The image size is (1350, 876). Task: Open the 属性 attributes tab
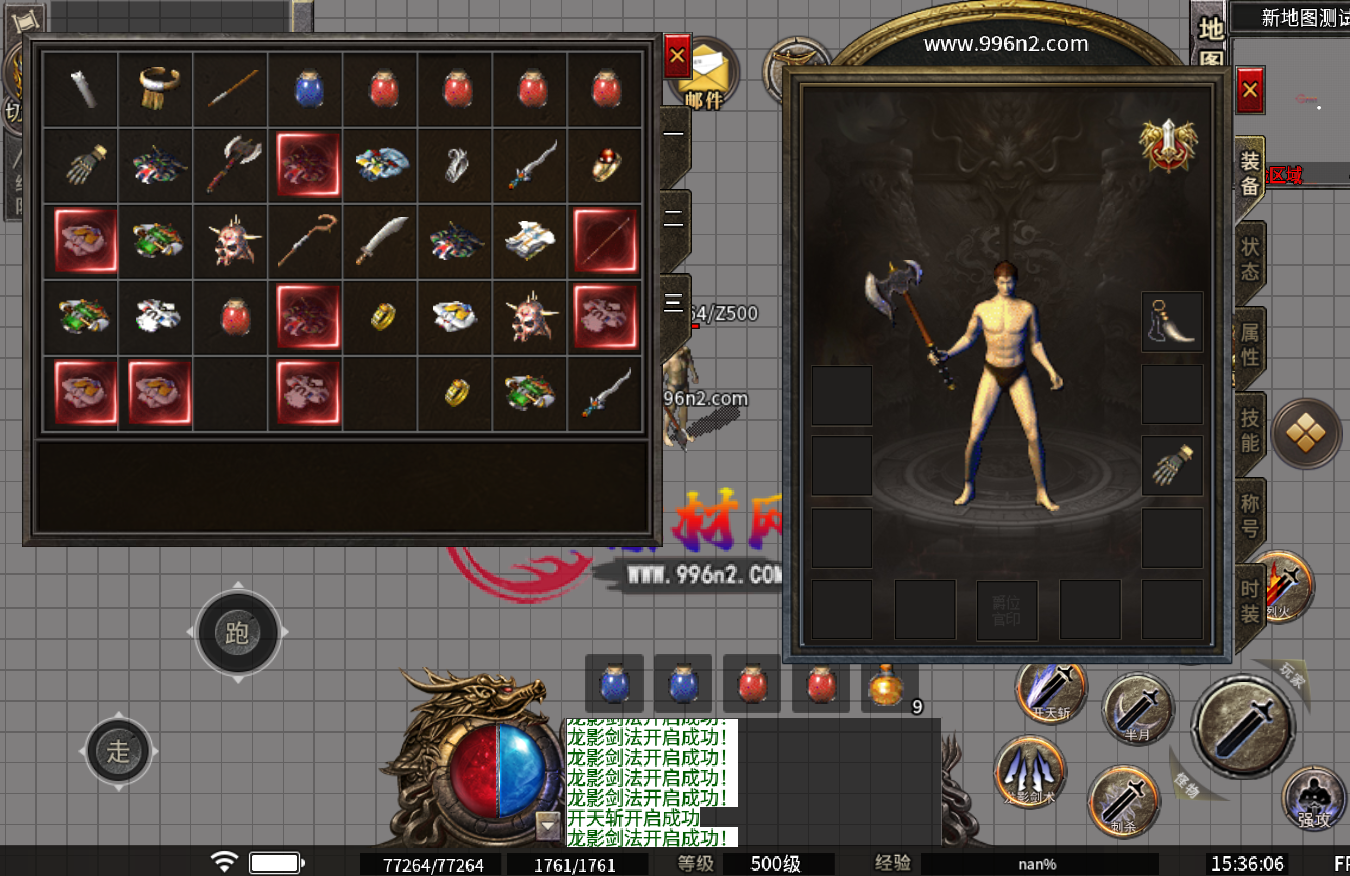coord(1250,344)
